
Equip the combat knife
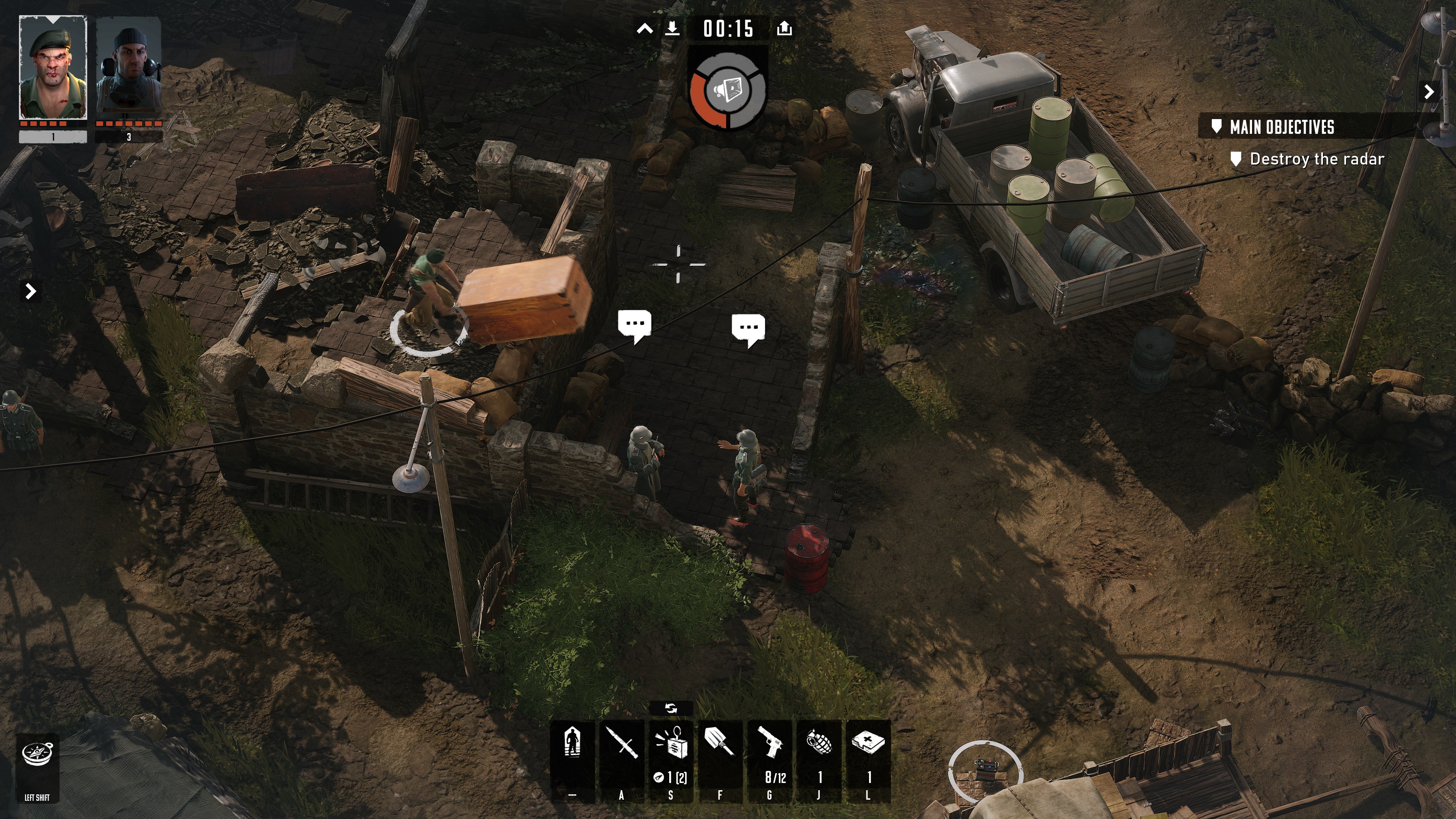point(622,743)
